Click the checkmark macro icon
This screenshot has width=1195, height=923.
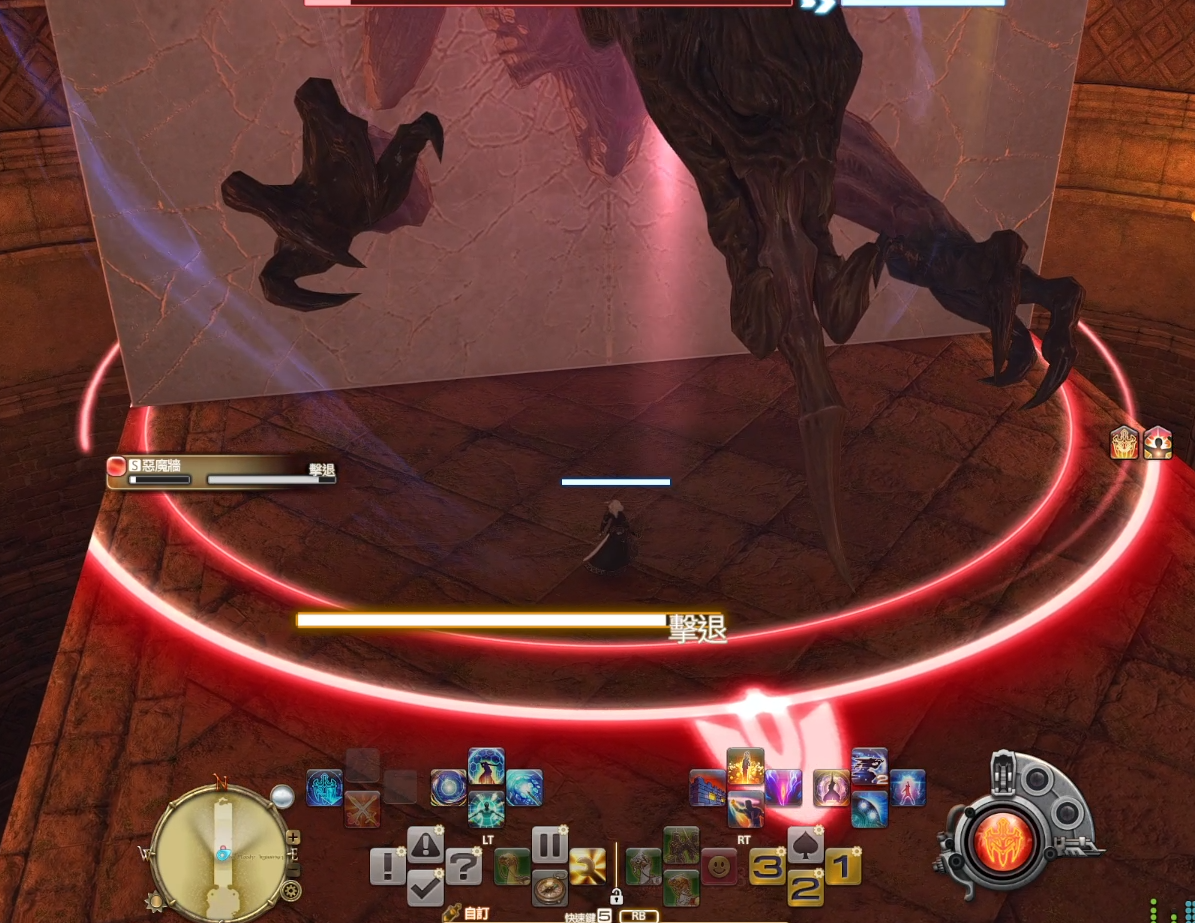click(x=425, y=887)
